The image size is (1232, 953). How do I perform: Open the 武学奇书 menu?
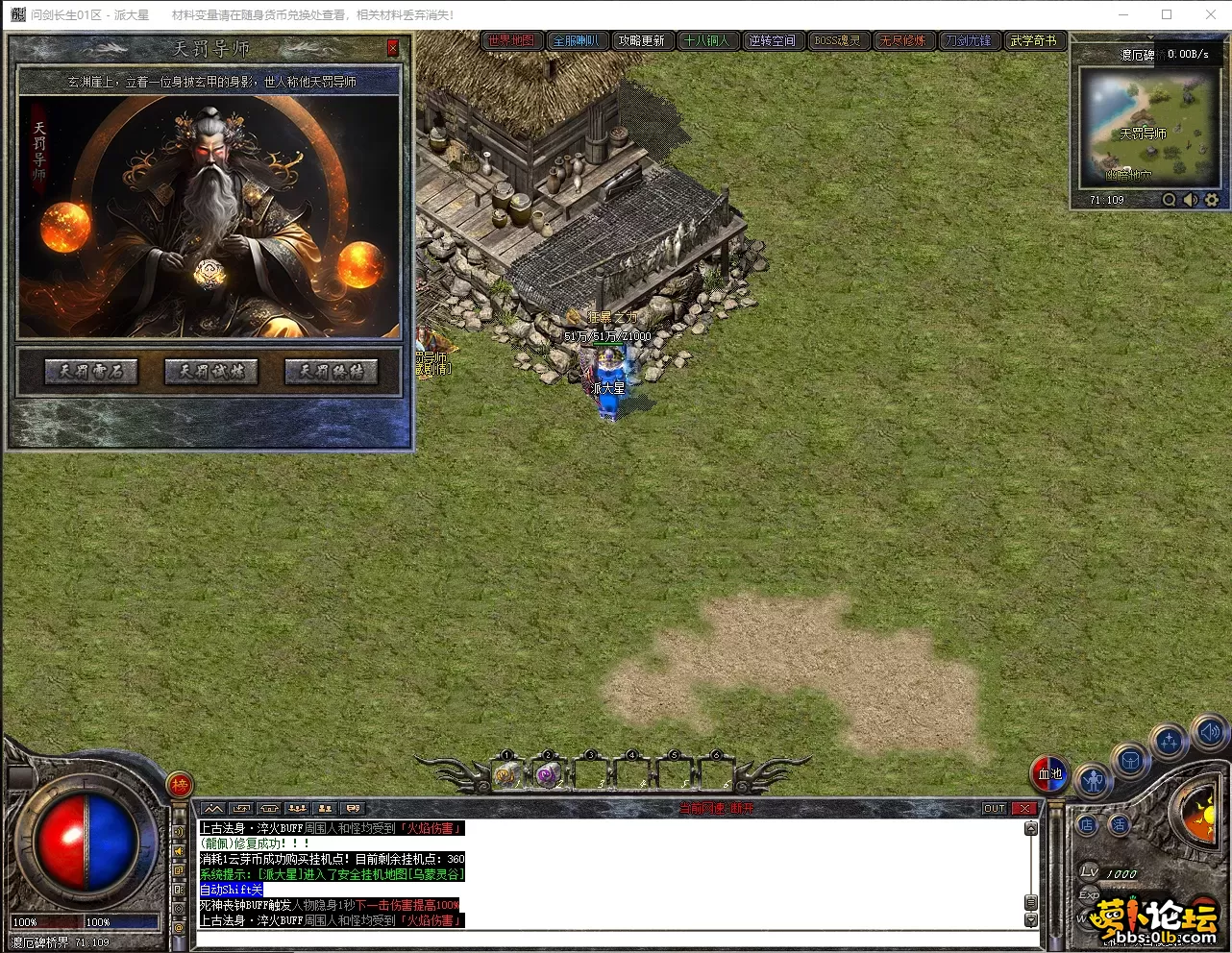[x=1033, y=40]
